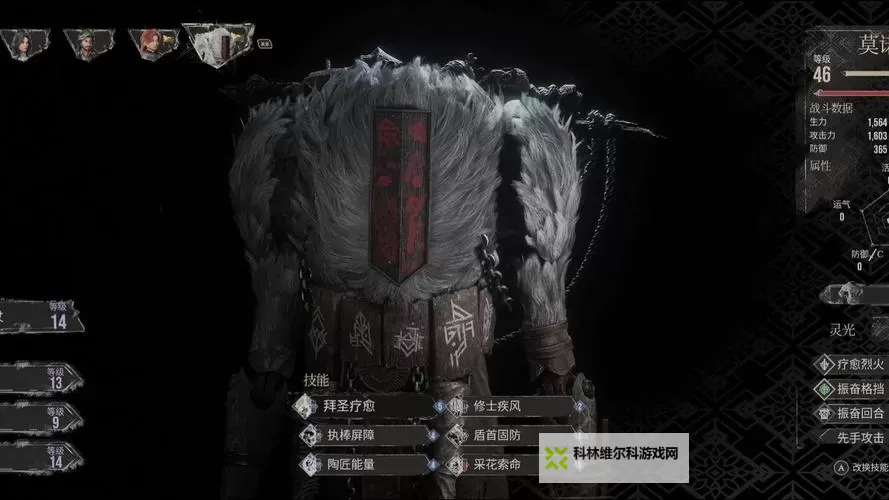This screenshot has width=889, height=500.
Task: Pick the 陶匠能量 skill
Action: pyautogui.click(x=362, y=464)
